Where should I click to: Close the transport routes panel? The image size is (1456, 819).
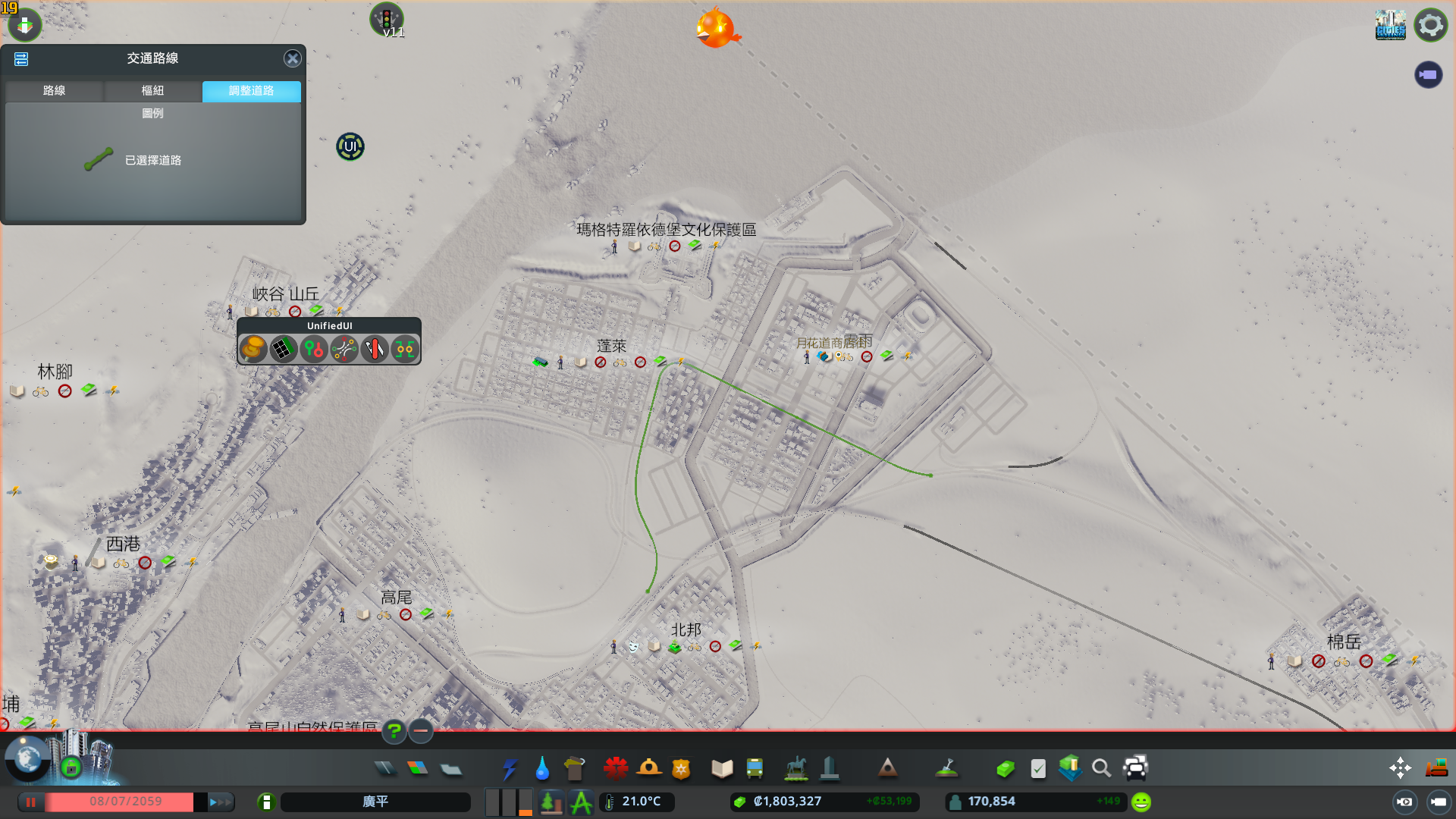click(292, 58)
